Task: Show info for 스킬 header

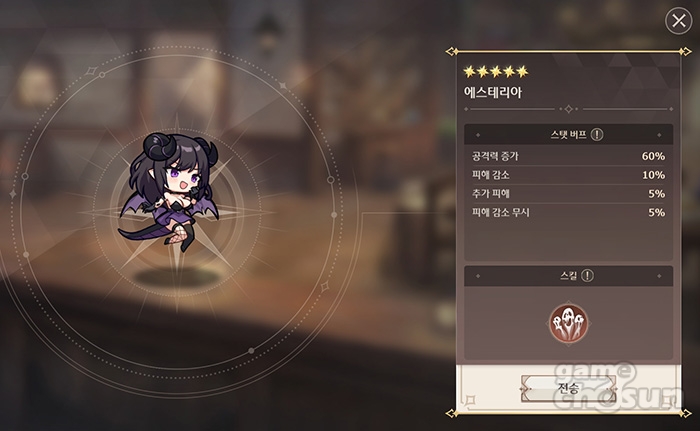Action: (588, 276)
